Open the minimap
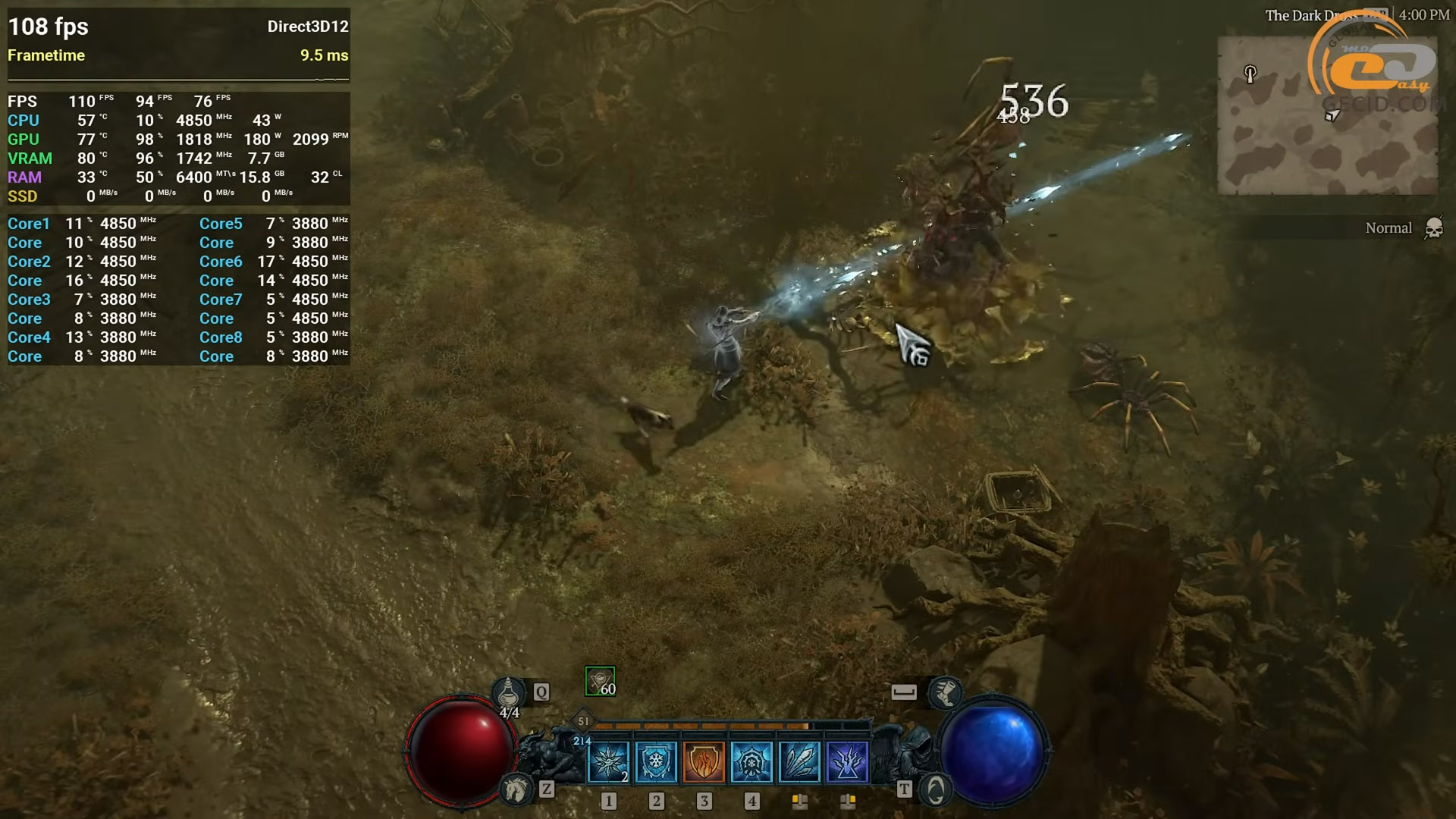The height and width of the screenshot is (819, 1456). [x=1327, y=115]
